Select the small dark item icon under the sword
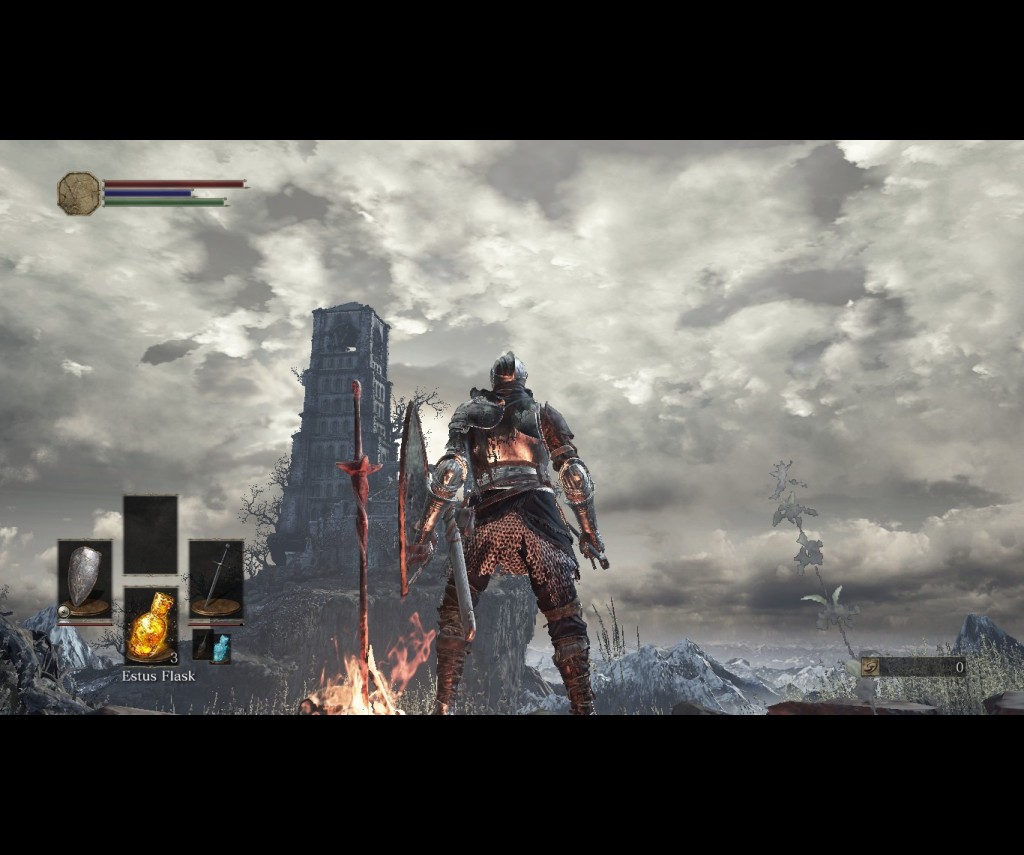The image size is (1024, 855). coord(202,645)
